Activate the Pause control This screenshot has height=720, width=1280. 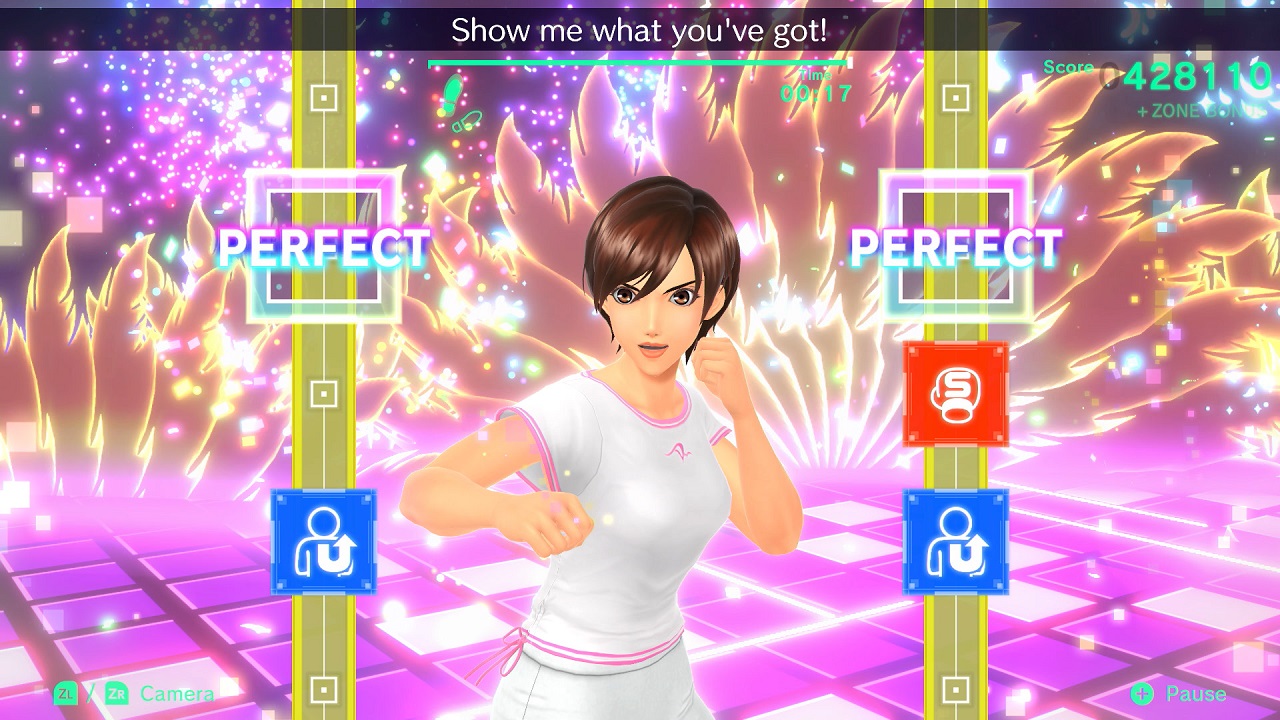[x=1195, y=692]
